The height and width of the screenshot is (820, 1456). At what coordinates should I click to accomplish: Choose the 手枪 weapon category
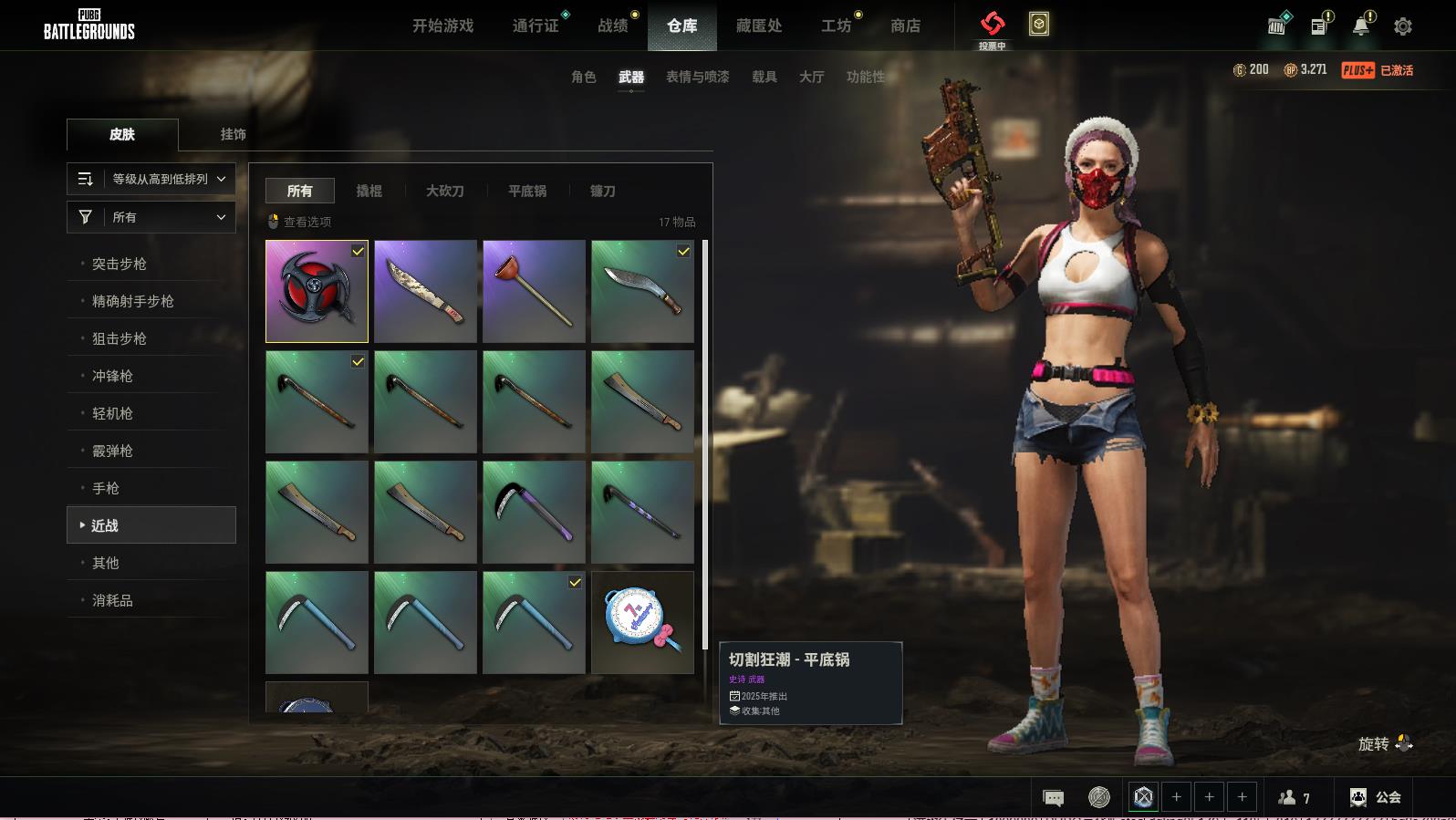tap(106, 488)
